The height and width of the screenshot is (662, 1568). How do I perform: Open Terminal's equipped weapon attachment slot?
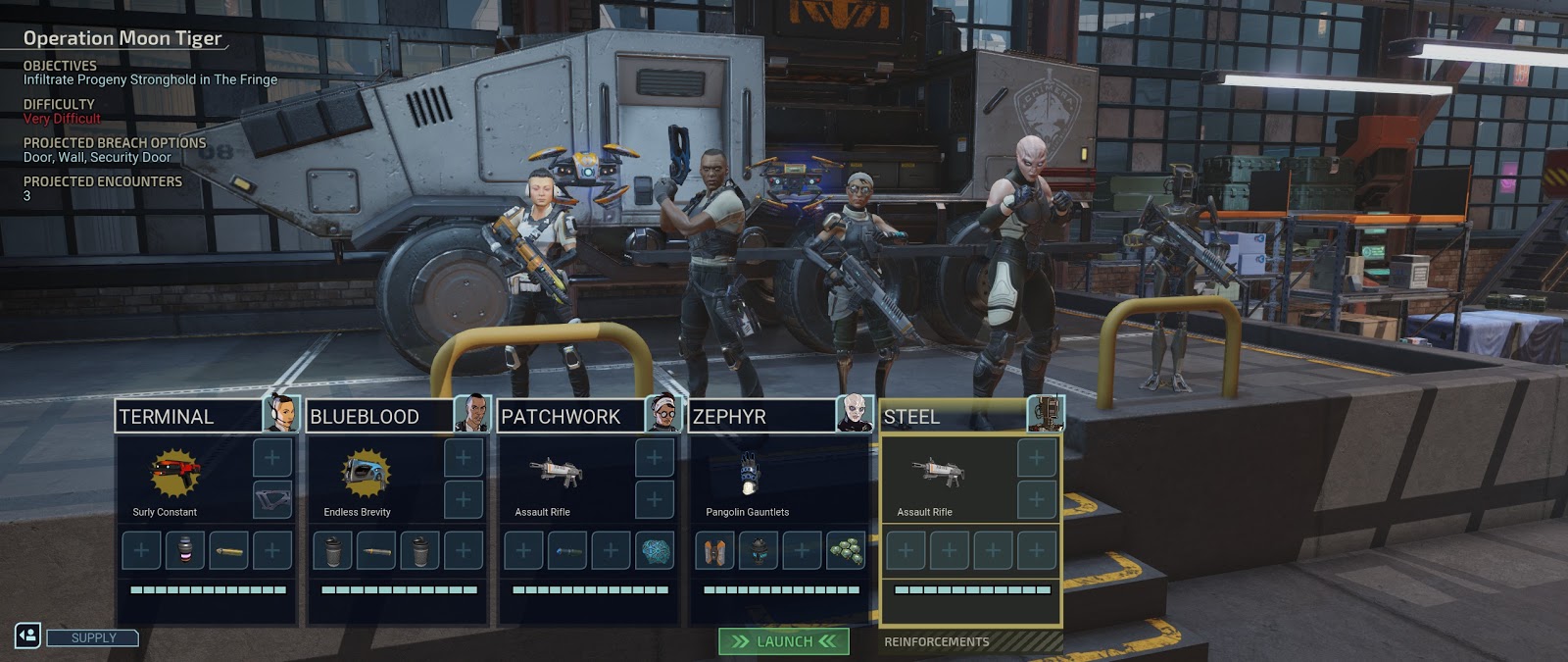(272, 499)
